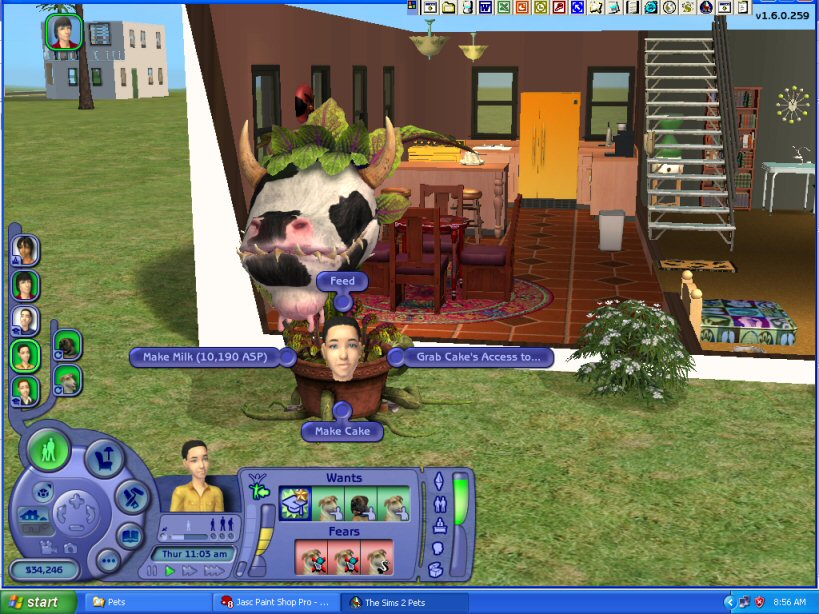Open the options ellipsis button
The height and width of the screenshot is (614, 819).
108,560
